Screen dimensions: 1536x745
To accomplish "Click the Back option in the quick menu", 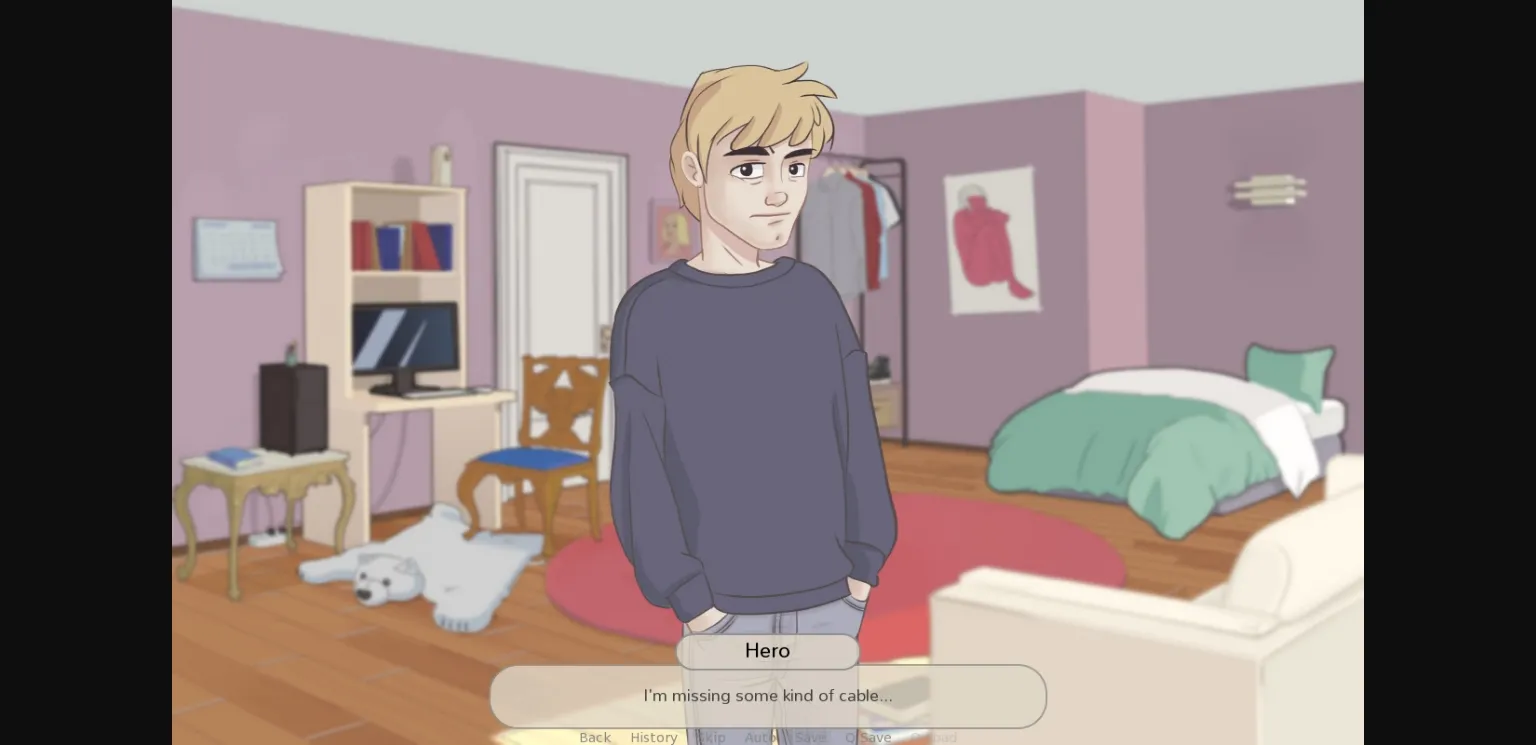I will pos(595,737).
